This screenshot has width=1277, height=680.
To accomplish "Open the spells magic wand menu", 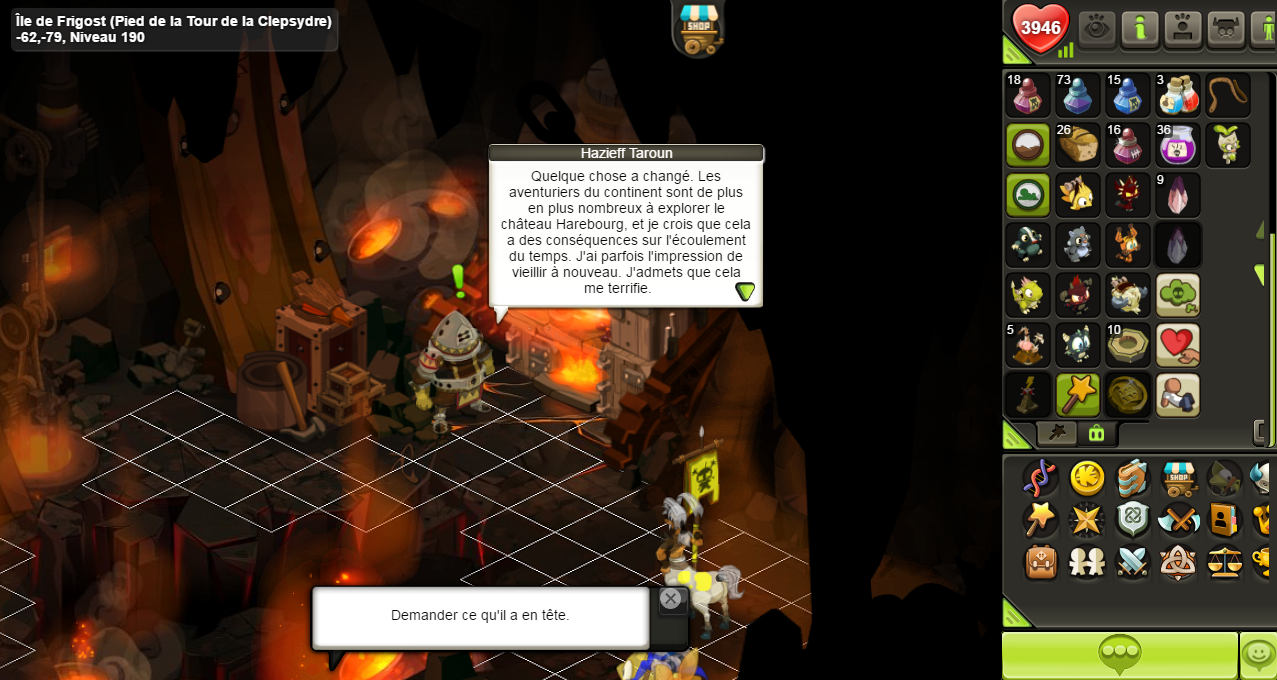I will (1041, 520).
